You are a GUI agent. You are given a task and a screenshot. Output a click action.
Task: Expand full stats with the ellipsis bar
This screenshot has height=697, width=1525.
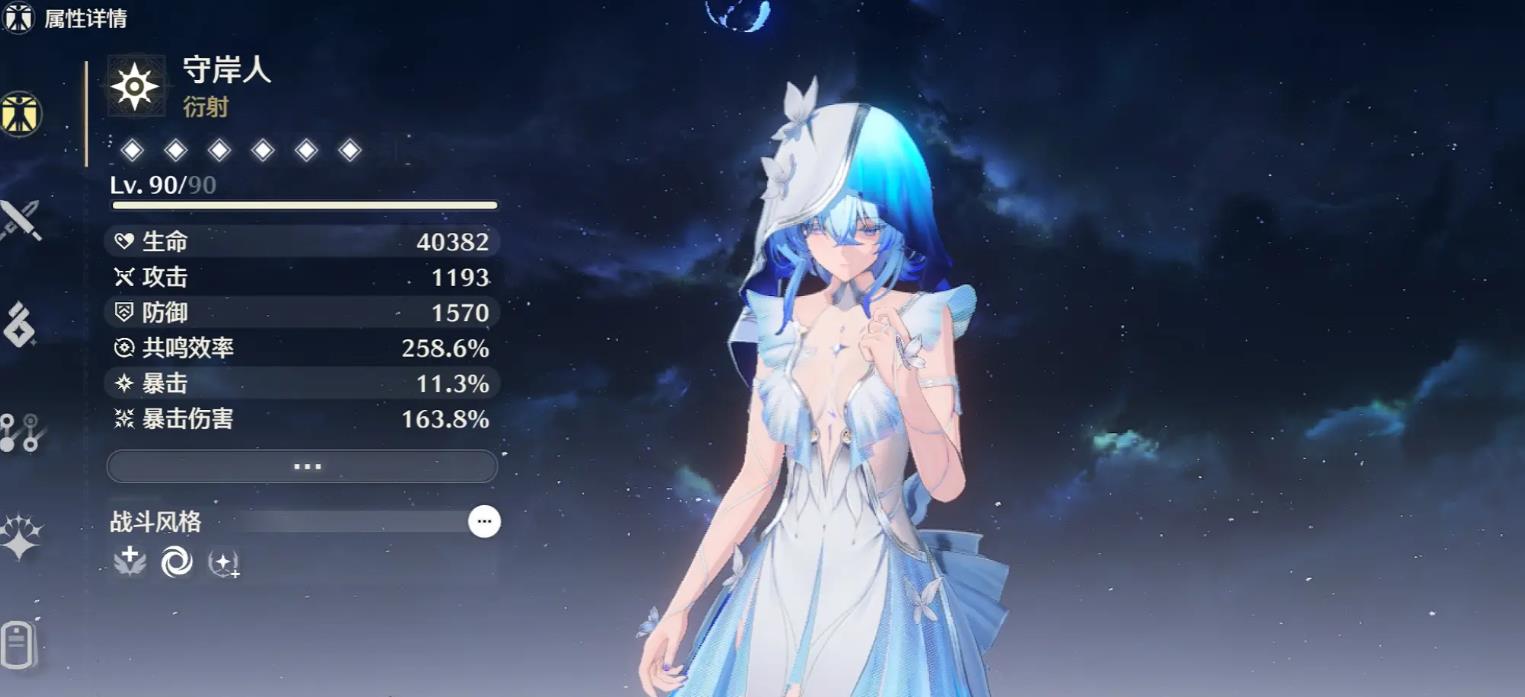tap(302, 466)
